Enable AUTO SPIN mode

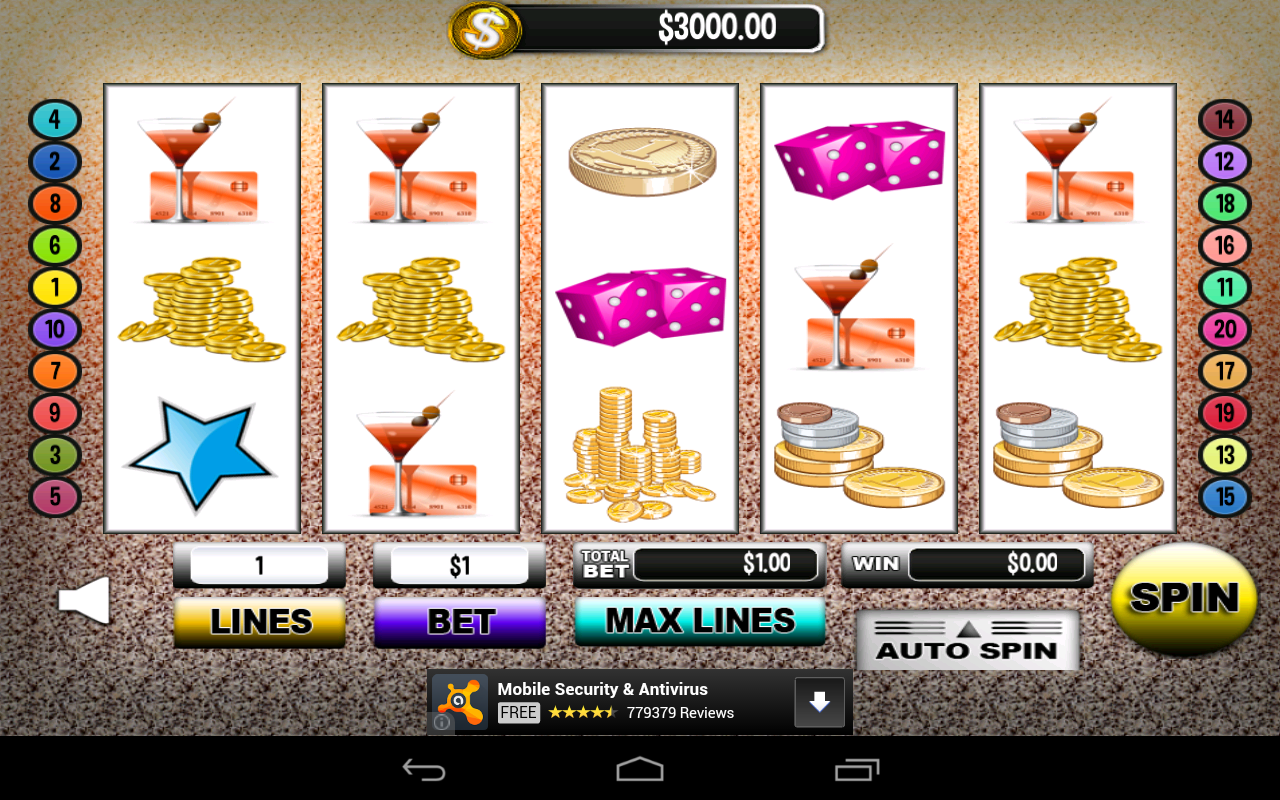pyautogui.click(x=967, y=648)
